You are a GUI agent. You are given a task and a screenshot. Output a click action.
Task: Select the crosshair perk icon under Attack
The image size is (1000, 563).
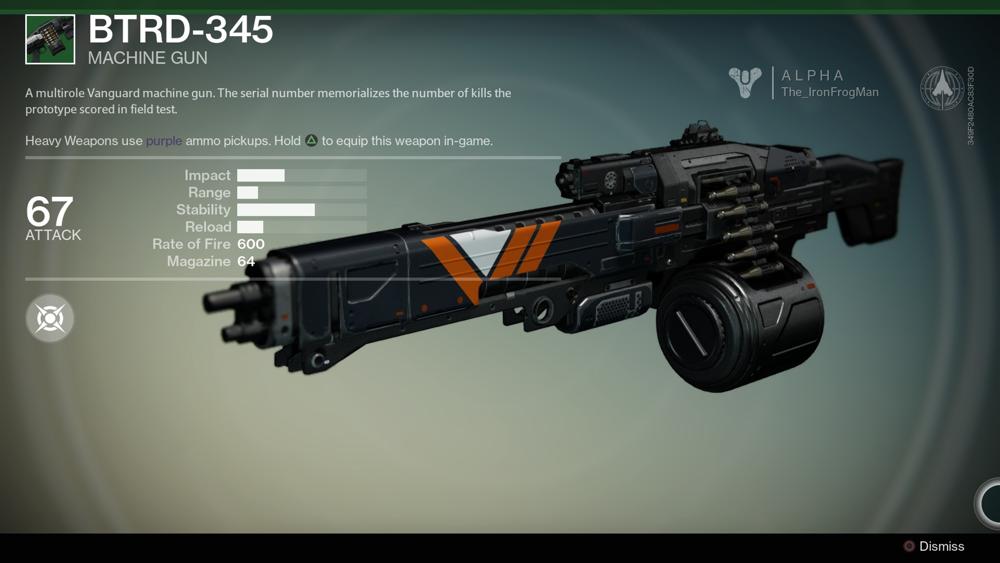(x=50, y=319)
